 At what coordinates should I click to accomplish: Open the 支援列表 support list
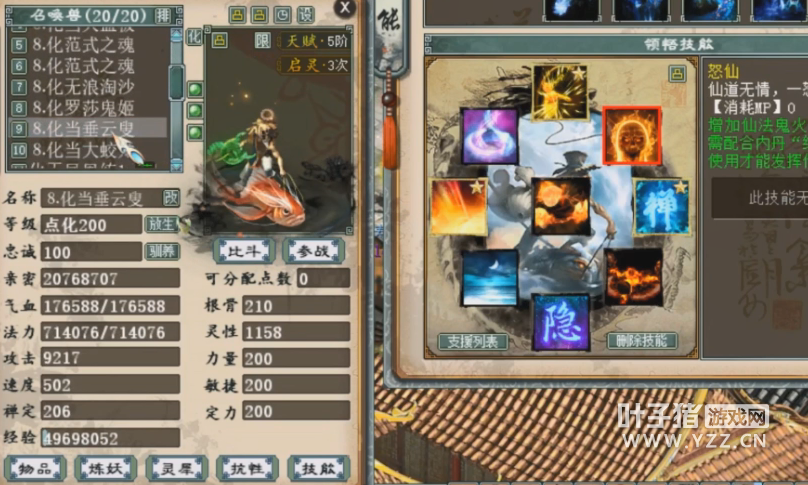click(473, 342)
